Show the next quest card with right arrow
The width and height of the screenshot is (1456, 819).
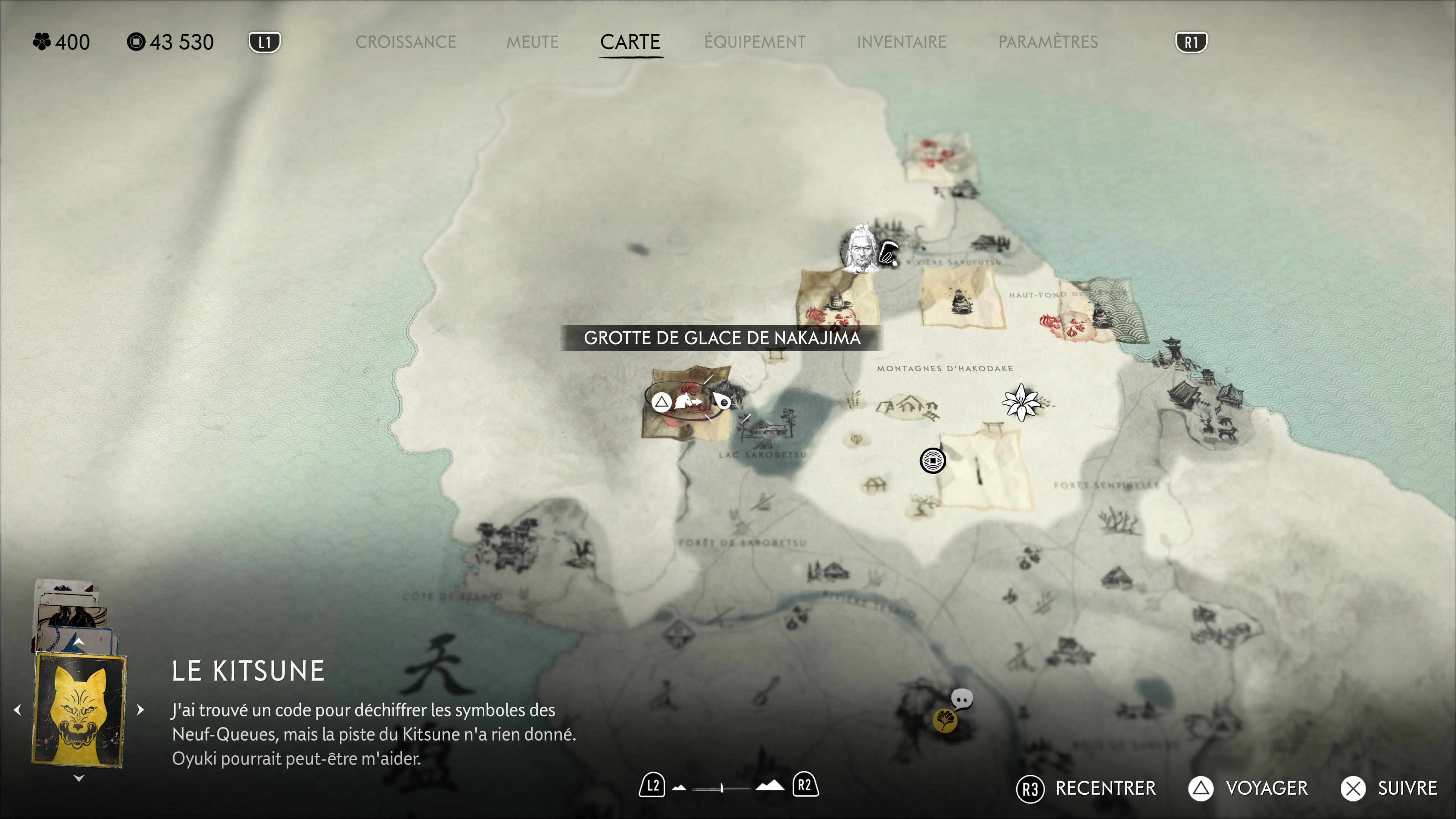click(141, 709)
